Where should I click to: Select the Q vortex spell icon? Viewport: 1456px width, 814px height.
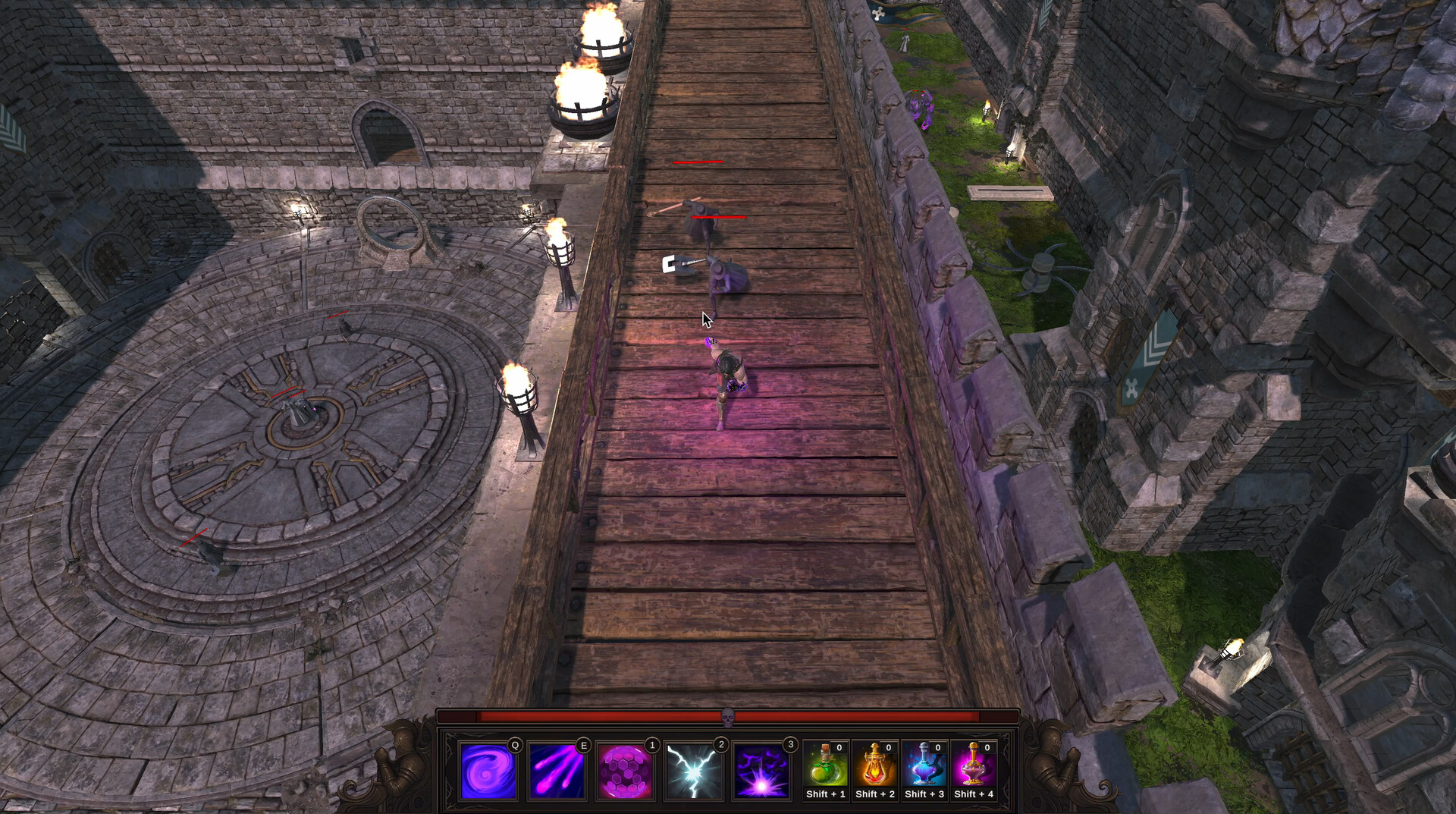pyautogui.click(x=489, y=770)
